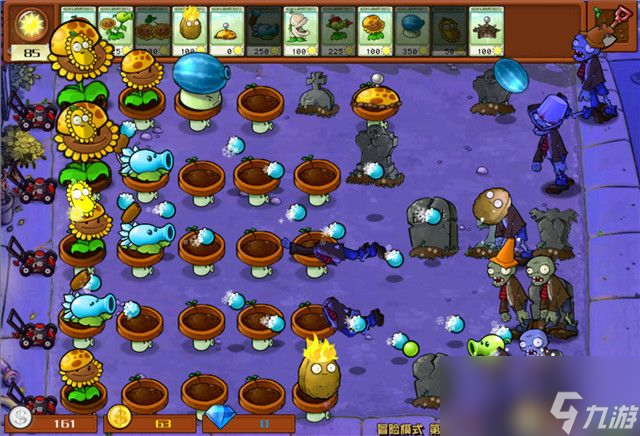The image size is (640, 436).
Task: Choose the blue winter melon card costing 250
Action: click(x=264, y=30)
